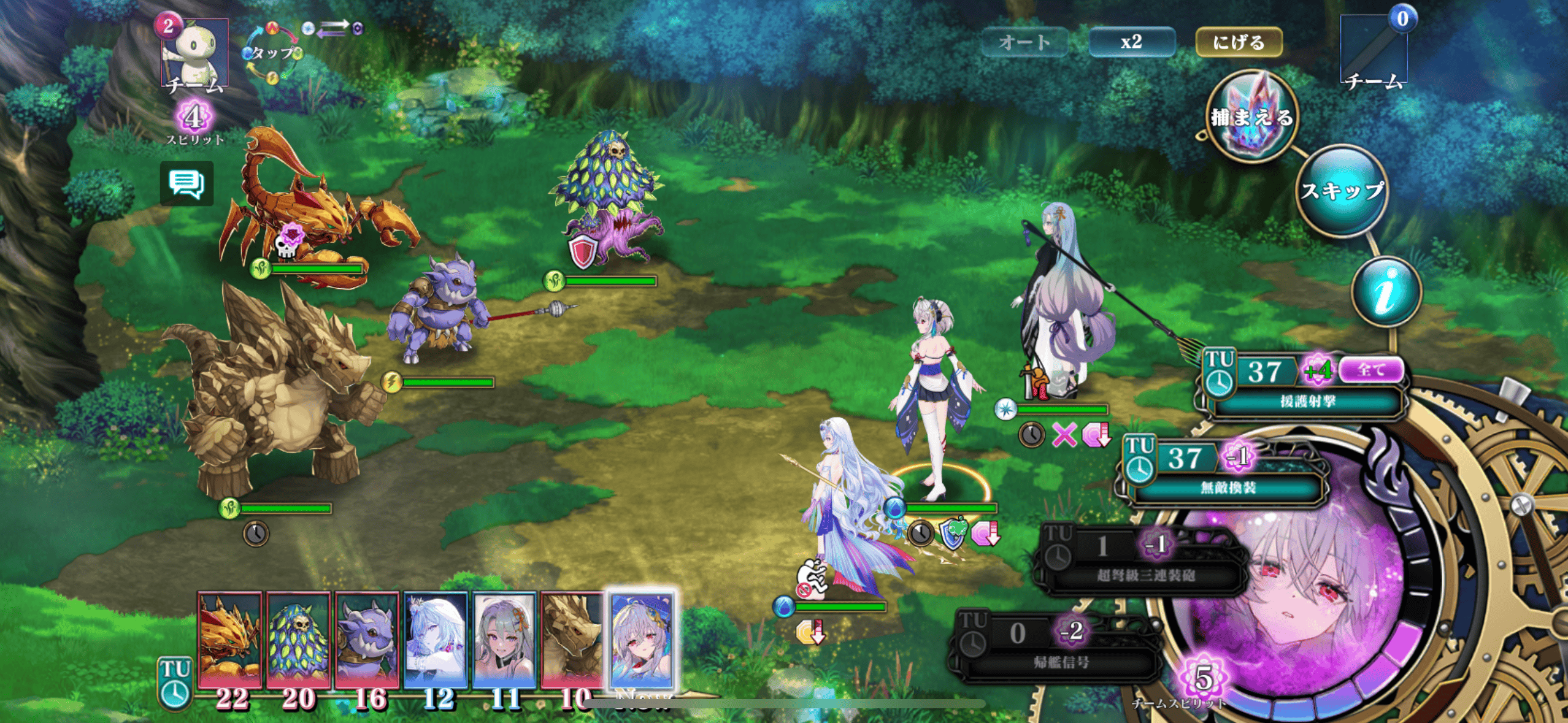
Task: Open the player チーム panel
Action: (1374, 52)
